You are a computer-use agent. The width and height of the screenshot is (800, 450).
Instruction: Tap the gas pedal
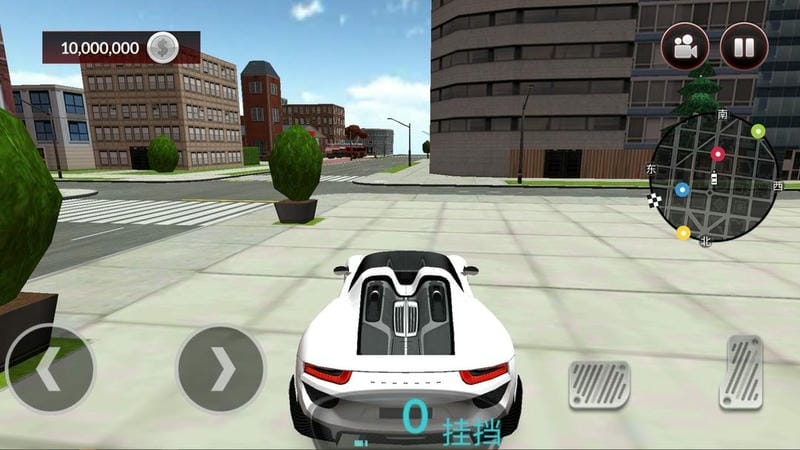(x=741, y=372)
